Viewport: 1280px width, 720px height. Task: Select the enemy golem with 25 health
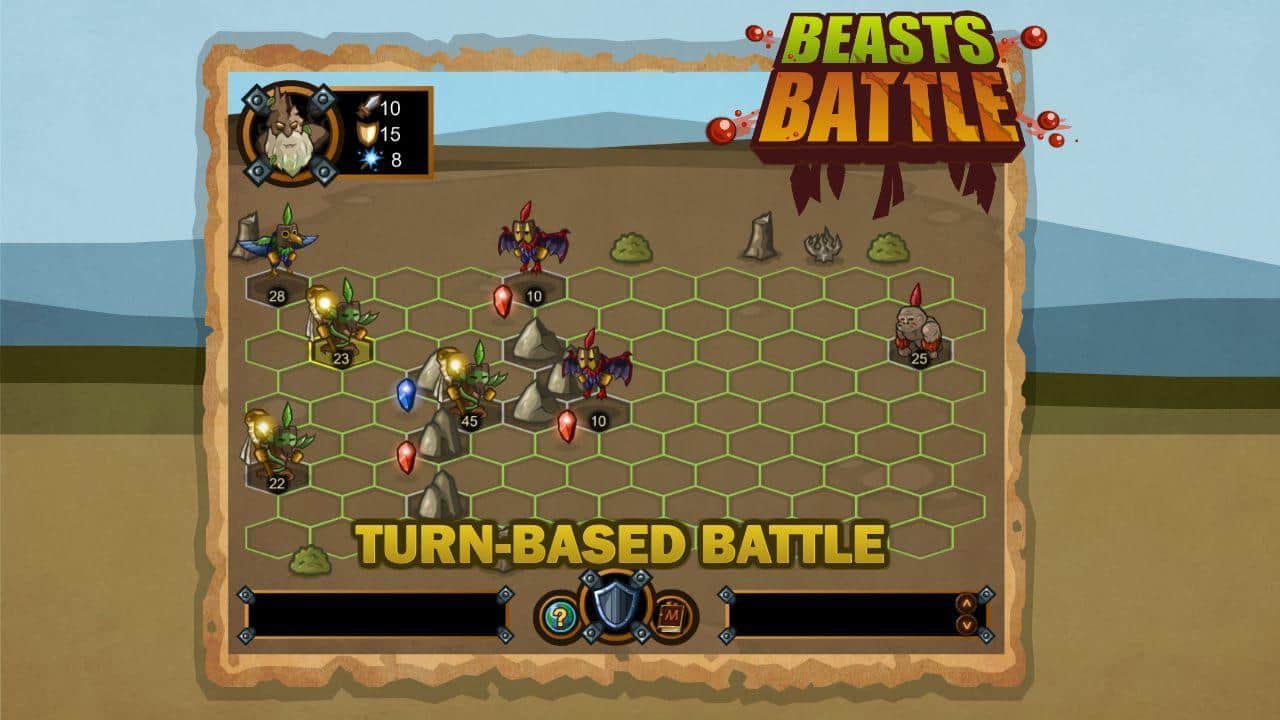[920, 330]
